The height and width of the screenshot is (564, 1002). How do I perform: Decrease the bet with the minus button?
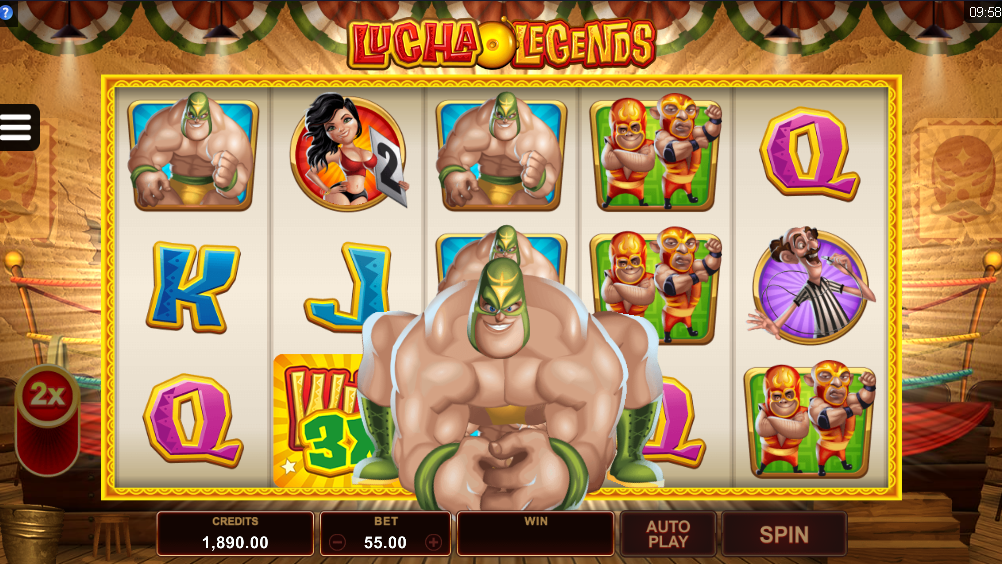pyautogui.click(x=338, y=543)
